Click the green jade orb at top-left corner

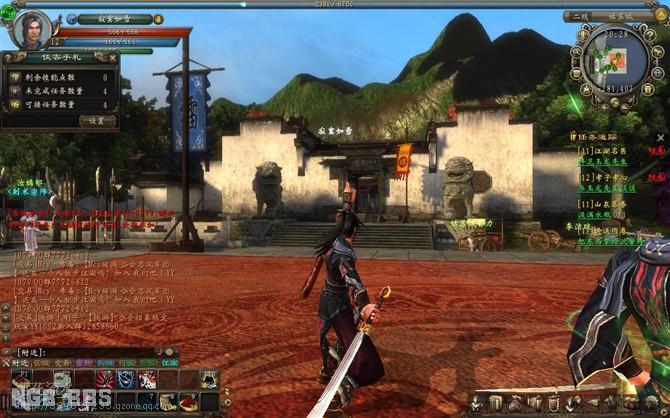tap(8, 13)
